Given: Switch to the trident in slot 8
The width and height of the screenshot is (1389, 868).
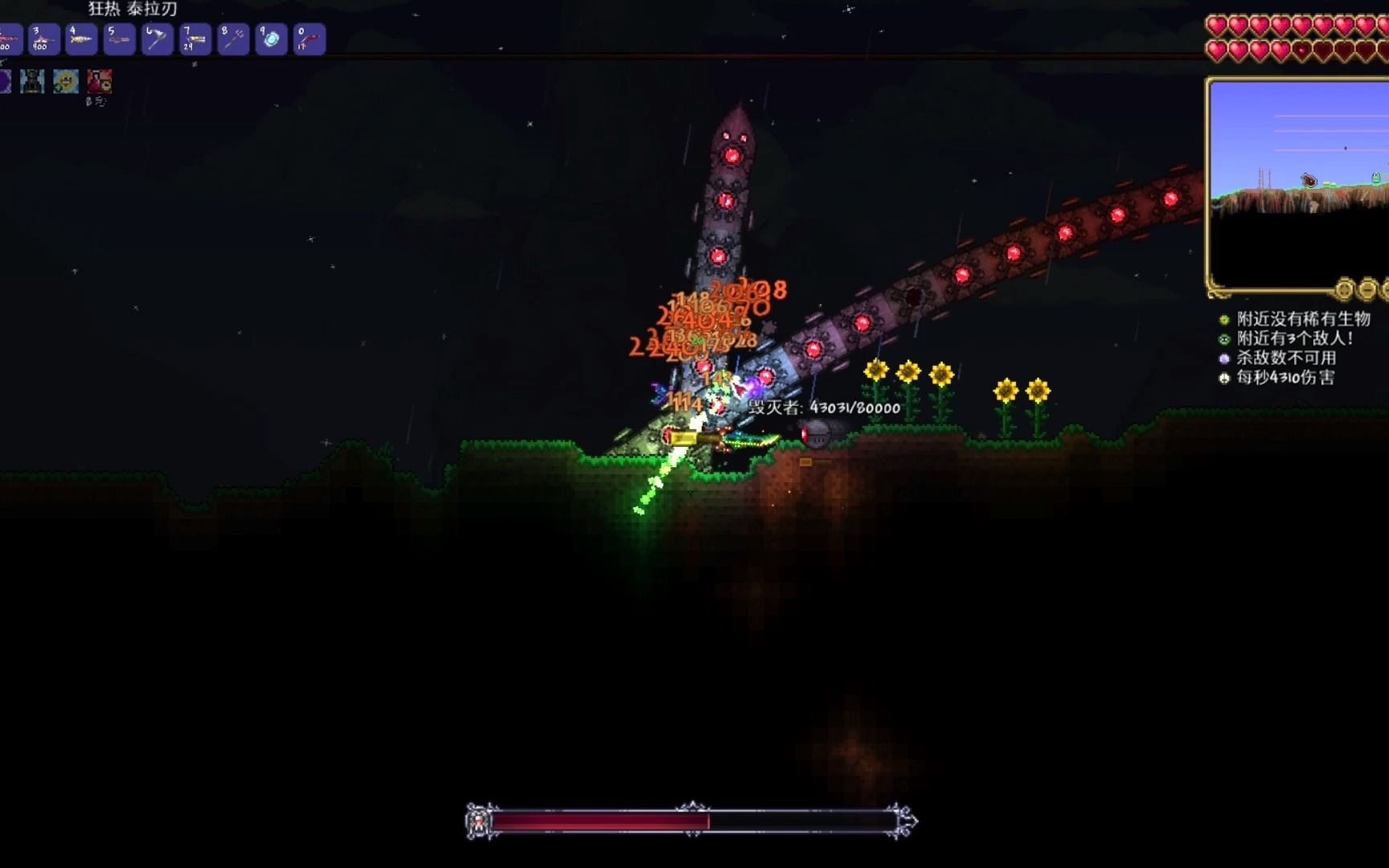Looking at the screenshot, I should tap(233, 39).
